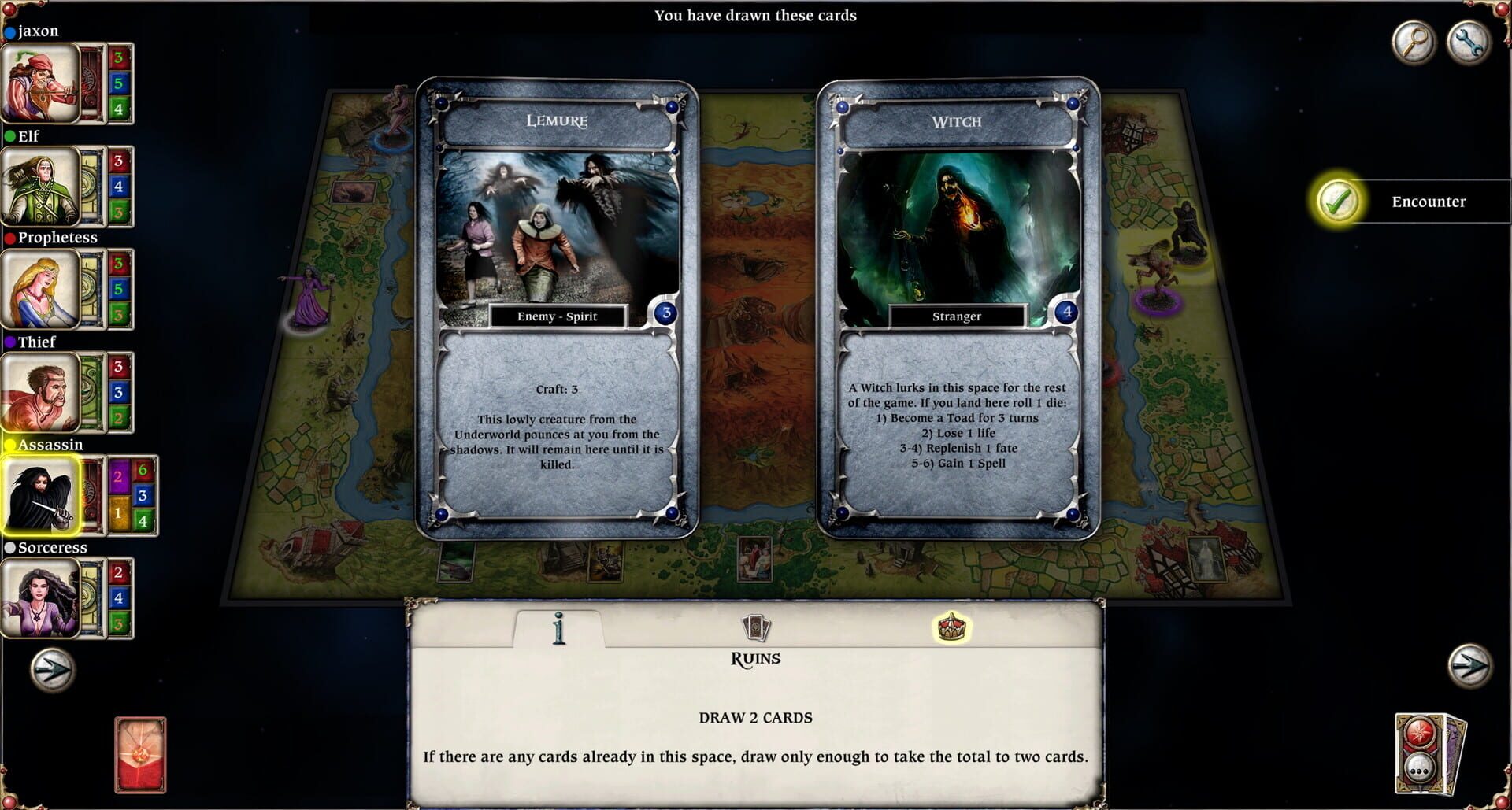Open the cards tab on Ruins panel
The height and width of the screenshot is (810, 1512).
tap(758, 628)
